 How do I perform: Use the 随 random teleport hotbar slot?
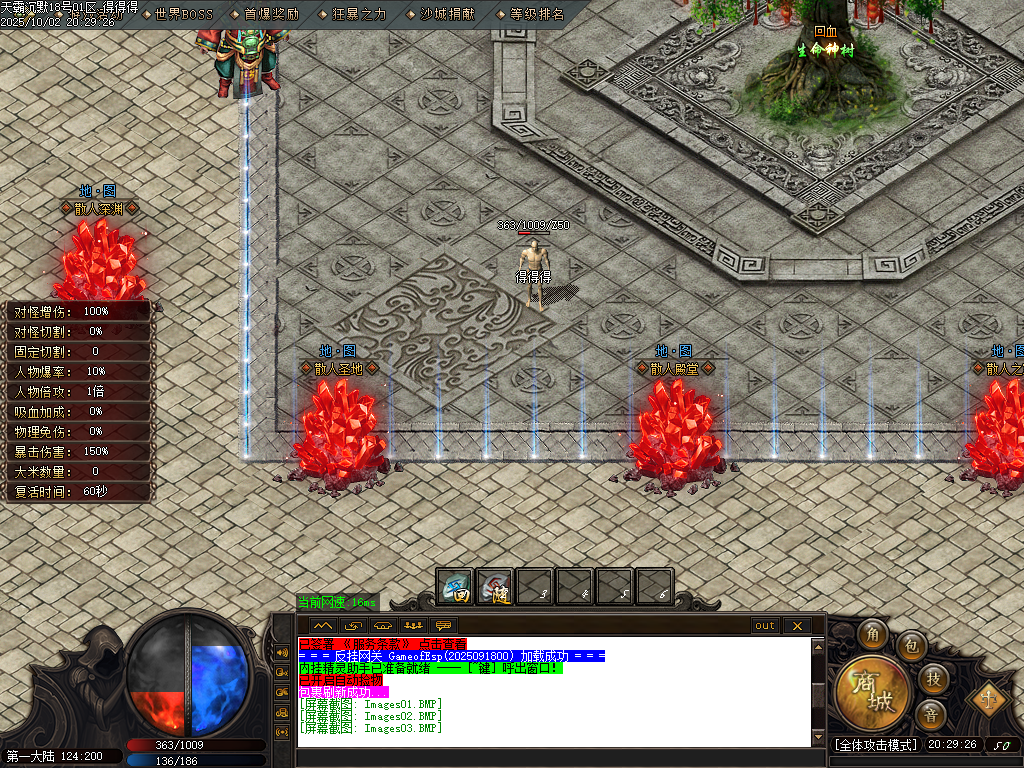[496, 586]
